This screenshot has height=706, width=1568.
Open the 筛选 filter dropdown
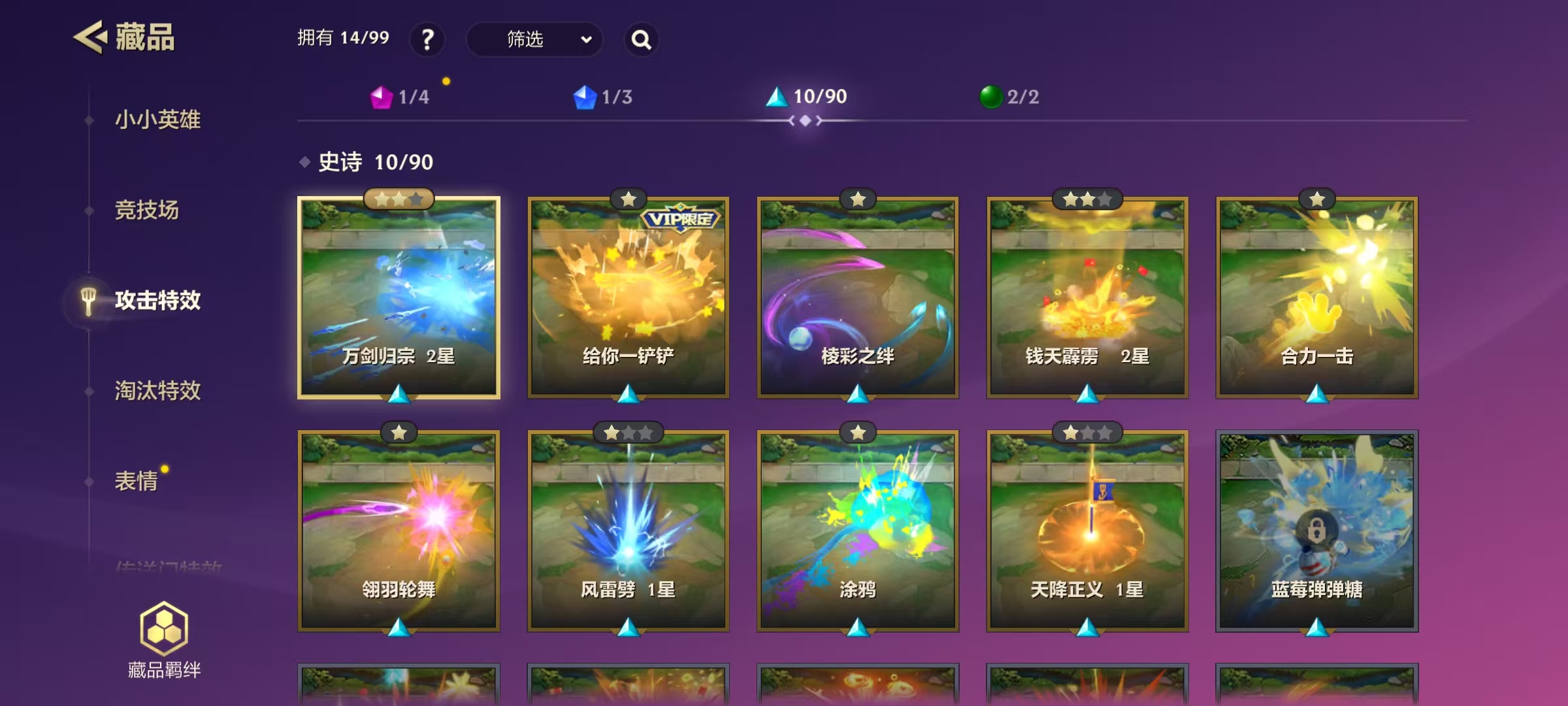[x=534, y=40]
